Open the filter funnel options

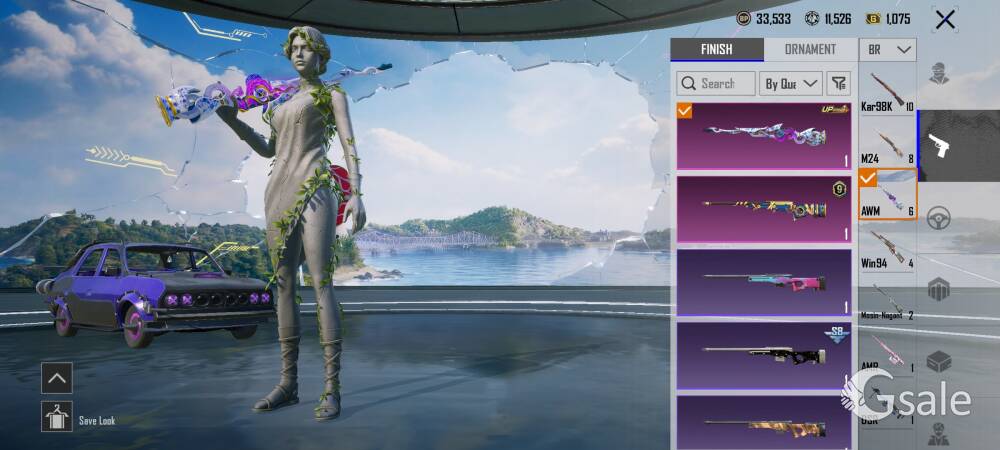pos(839,83)
